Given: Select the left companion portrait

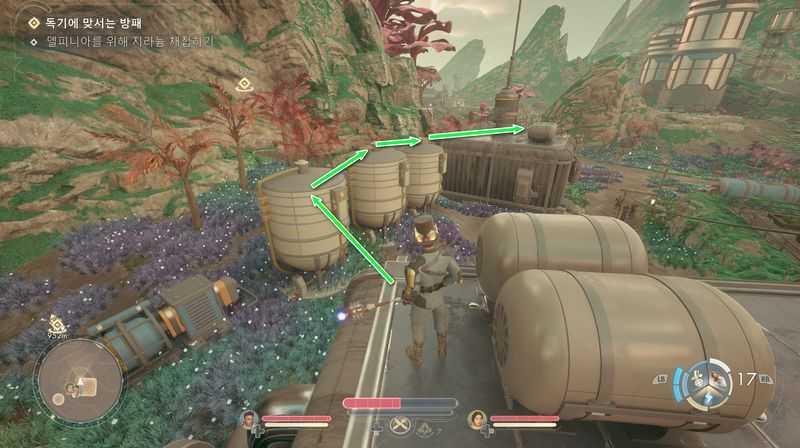Looking at the screenshot, I should pyautogui.click(x=248, y=418).
